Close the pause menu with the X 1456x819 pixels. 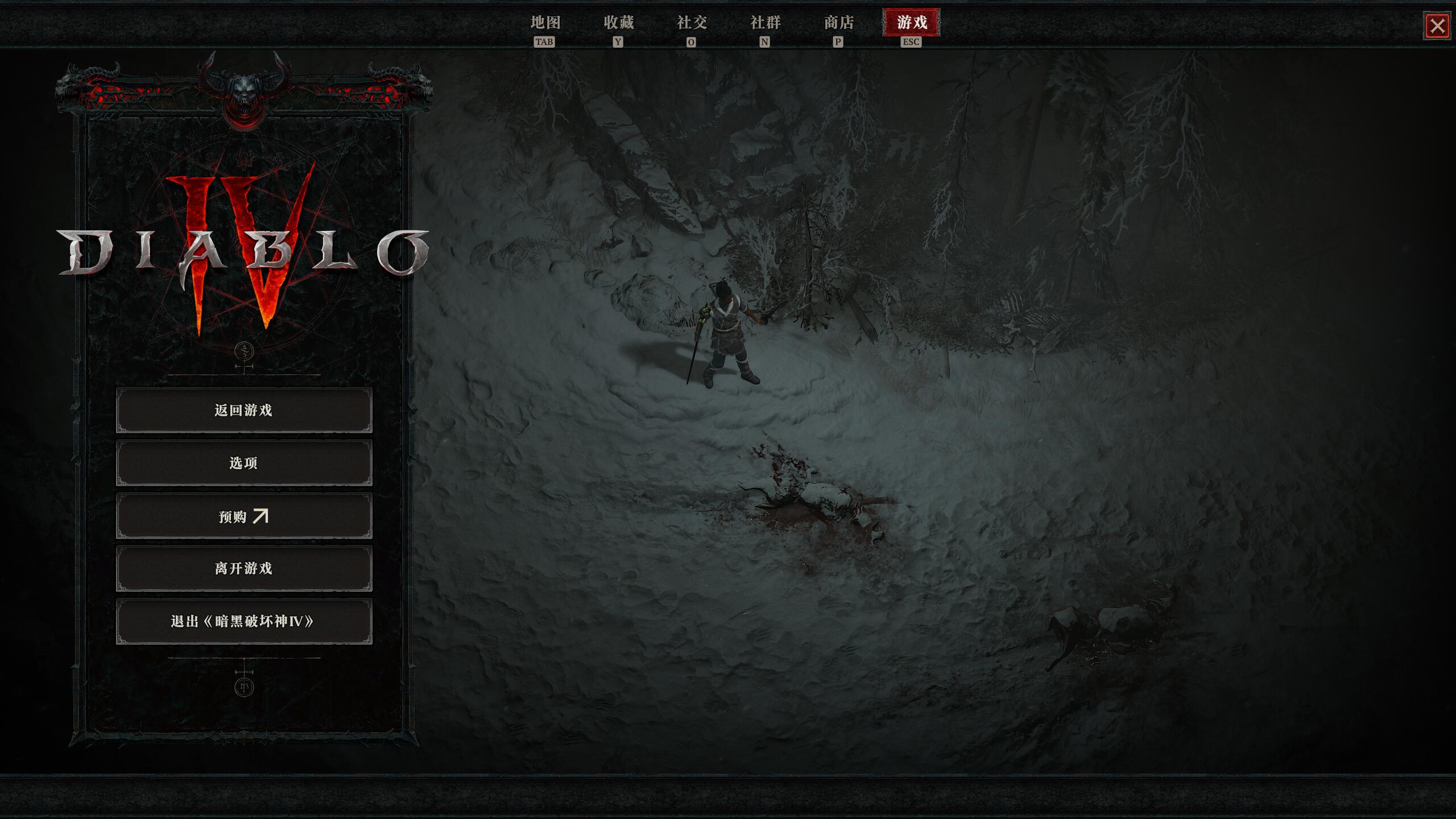click(x=1438, y=26)
